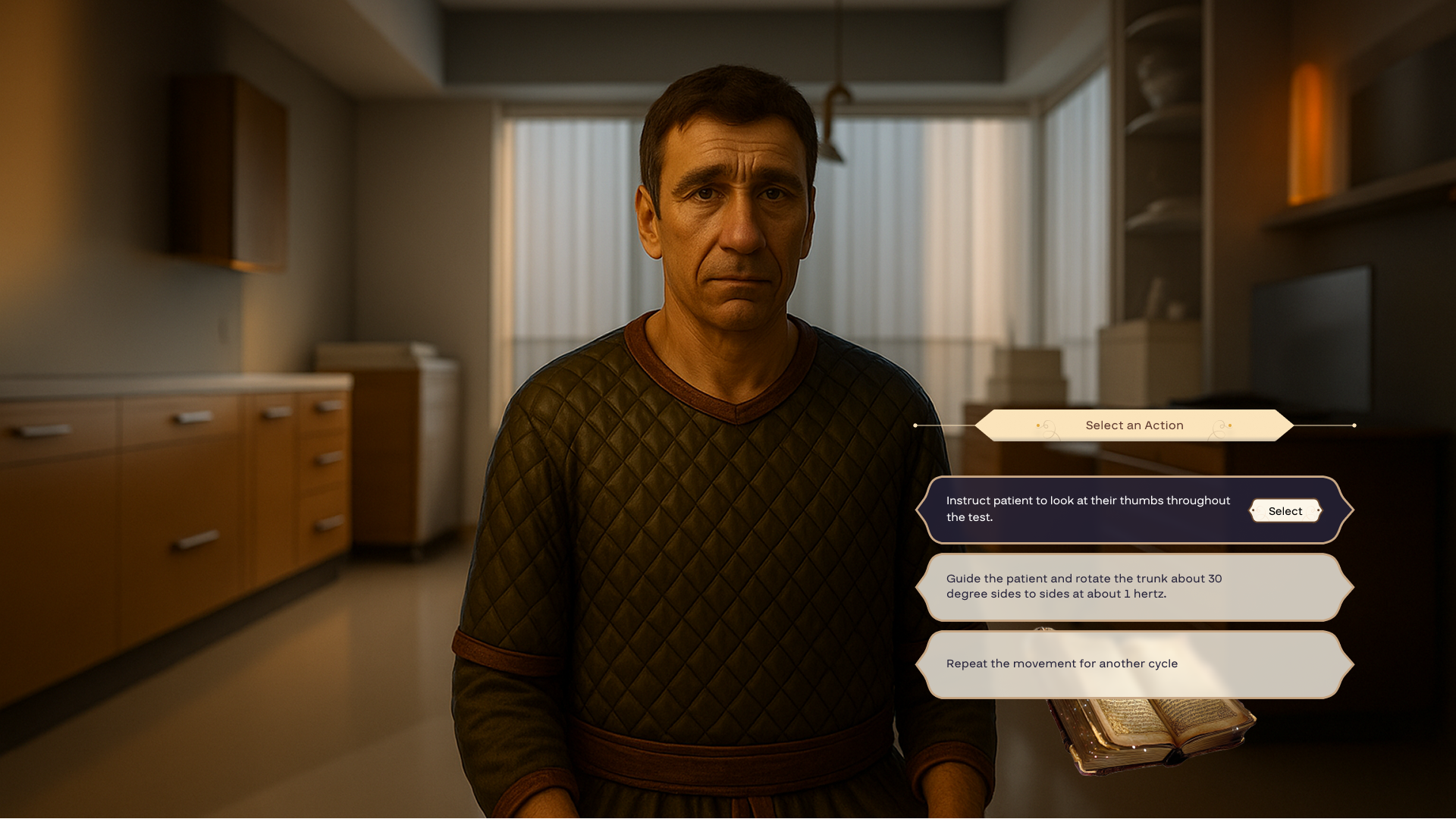Screen dimensions: 1456x819
Task: Click the 'Select an Action' banner
Action: [1133, 425]
